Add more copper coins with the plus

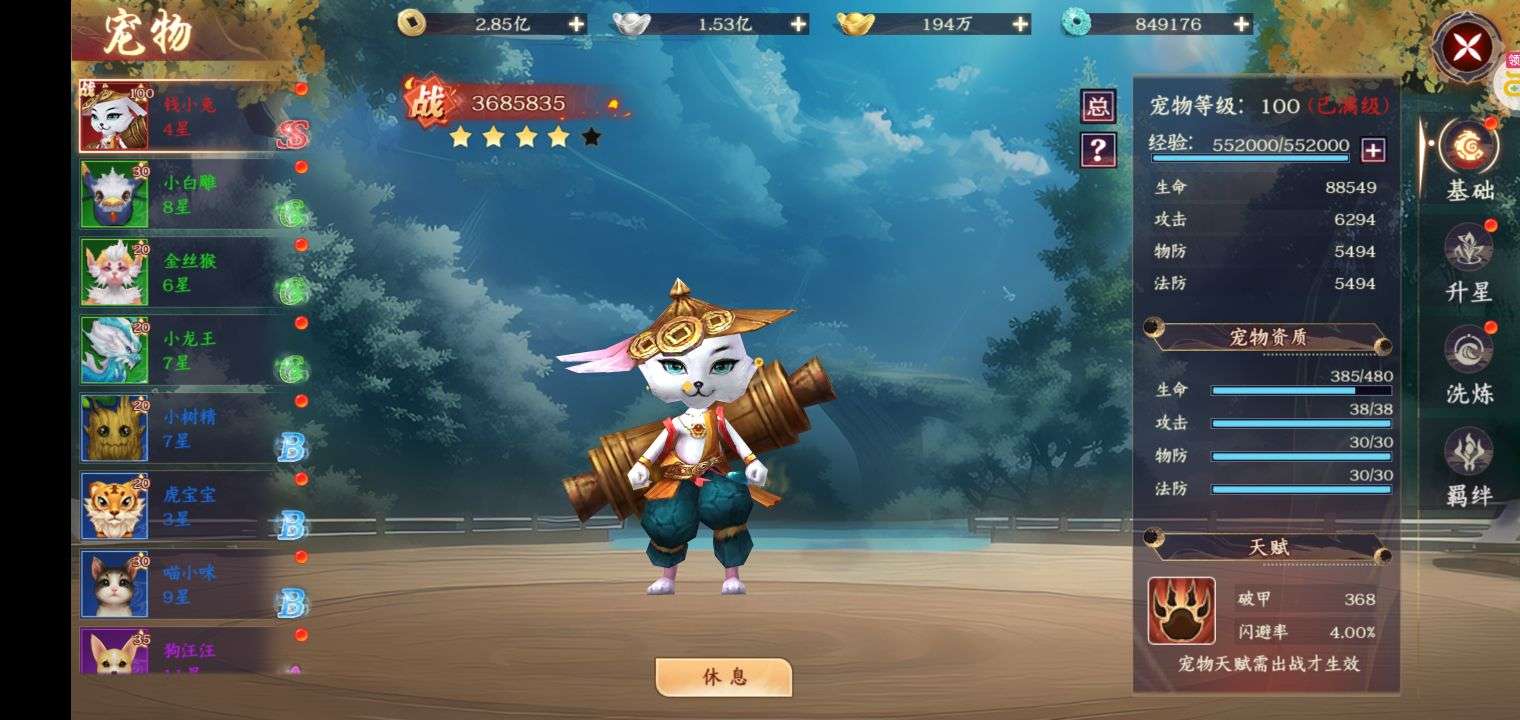(x=577, y=24)
